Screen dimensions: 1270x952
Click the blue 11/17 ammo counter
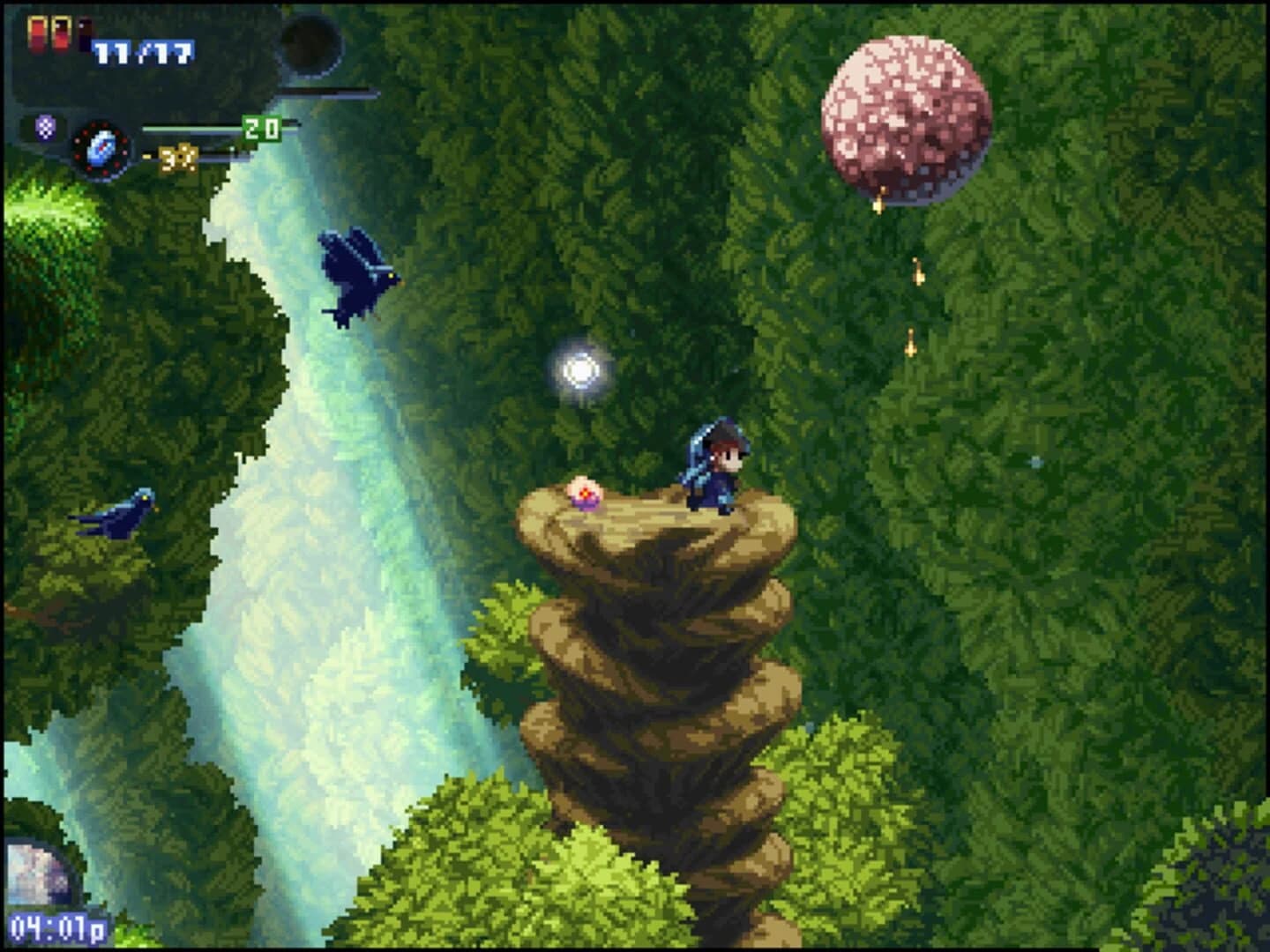point(141,53)
